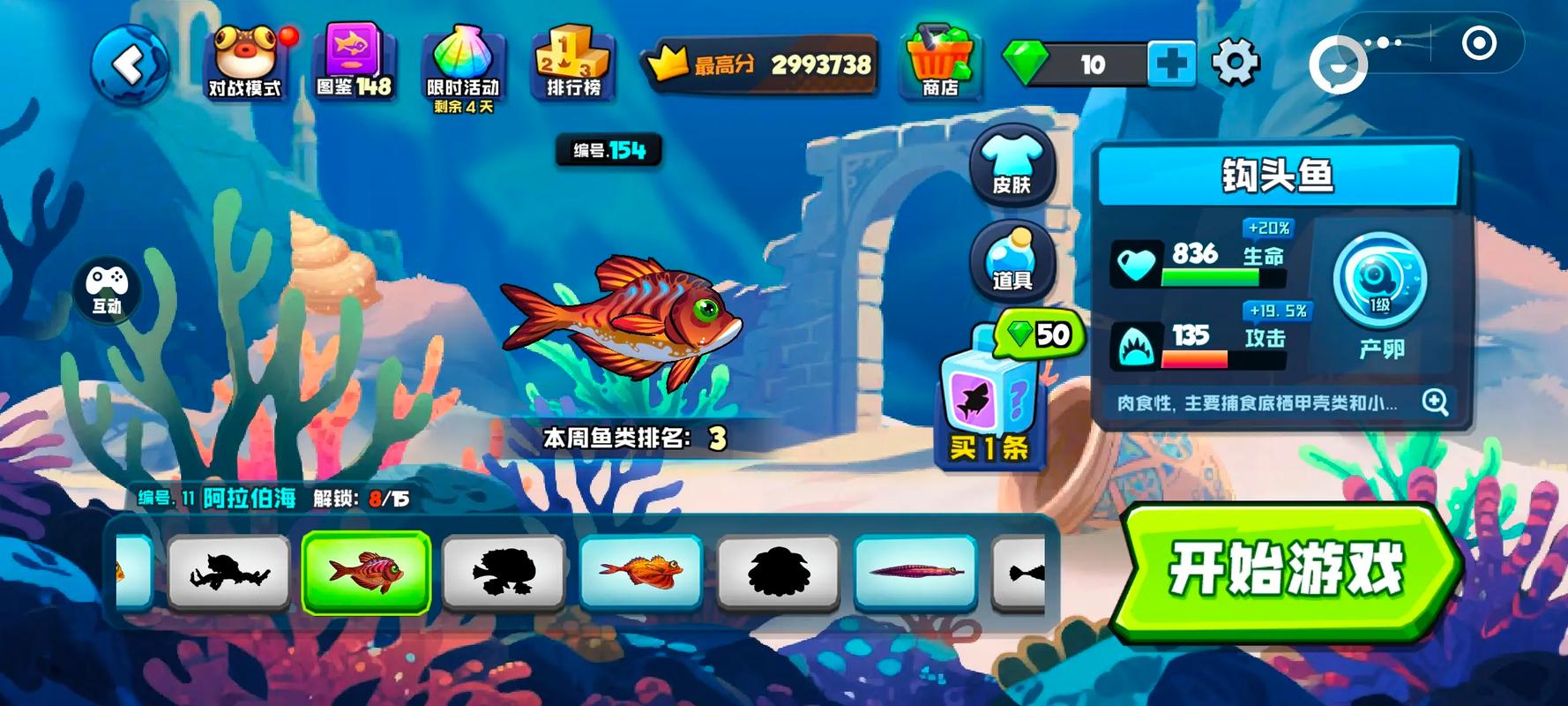The image size is (1568, 706).
Task: Open the 对战模式 battle mode
Action: 244,64
